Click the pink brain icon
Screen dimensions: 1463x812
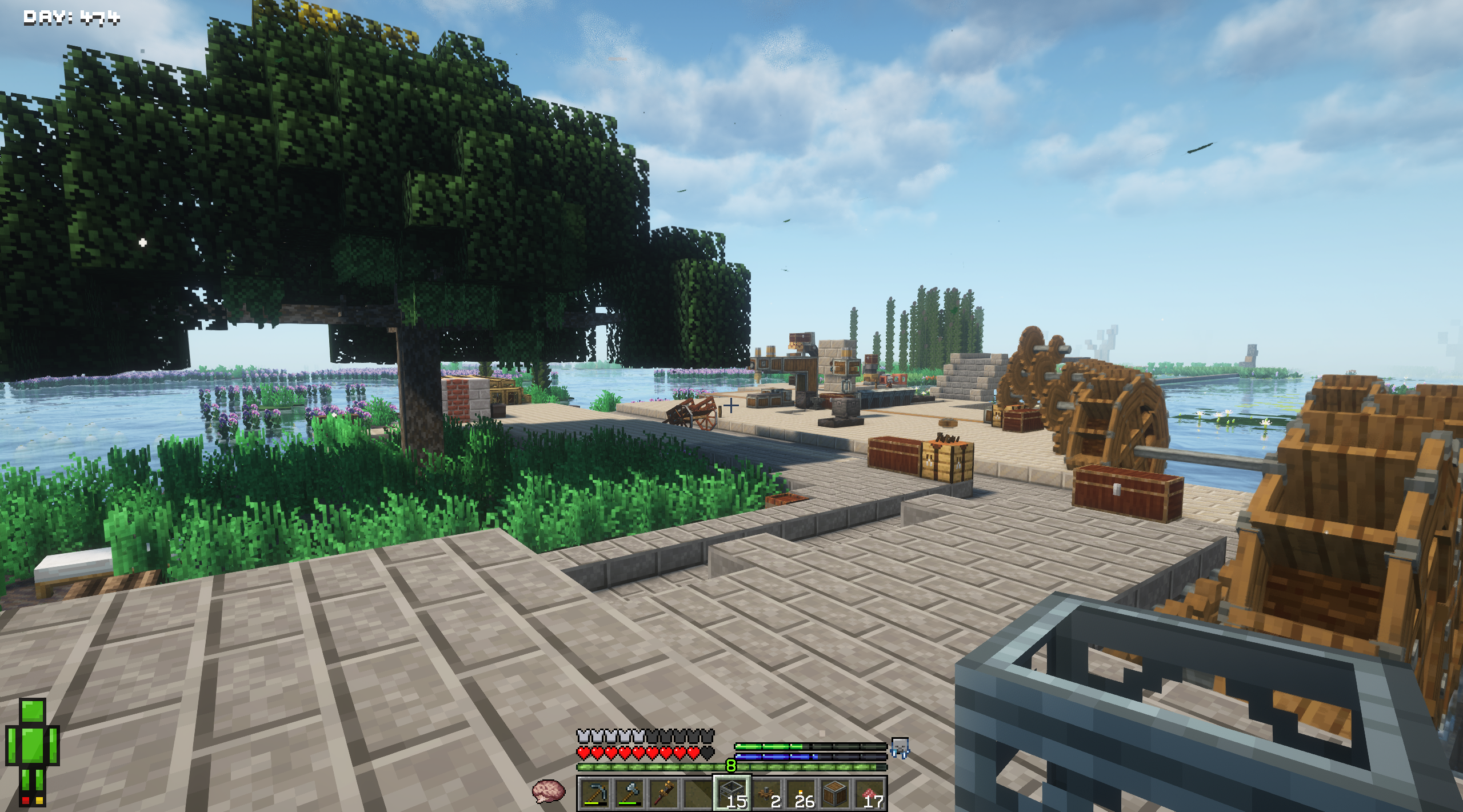tap(548, 792)
